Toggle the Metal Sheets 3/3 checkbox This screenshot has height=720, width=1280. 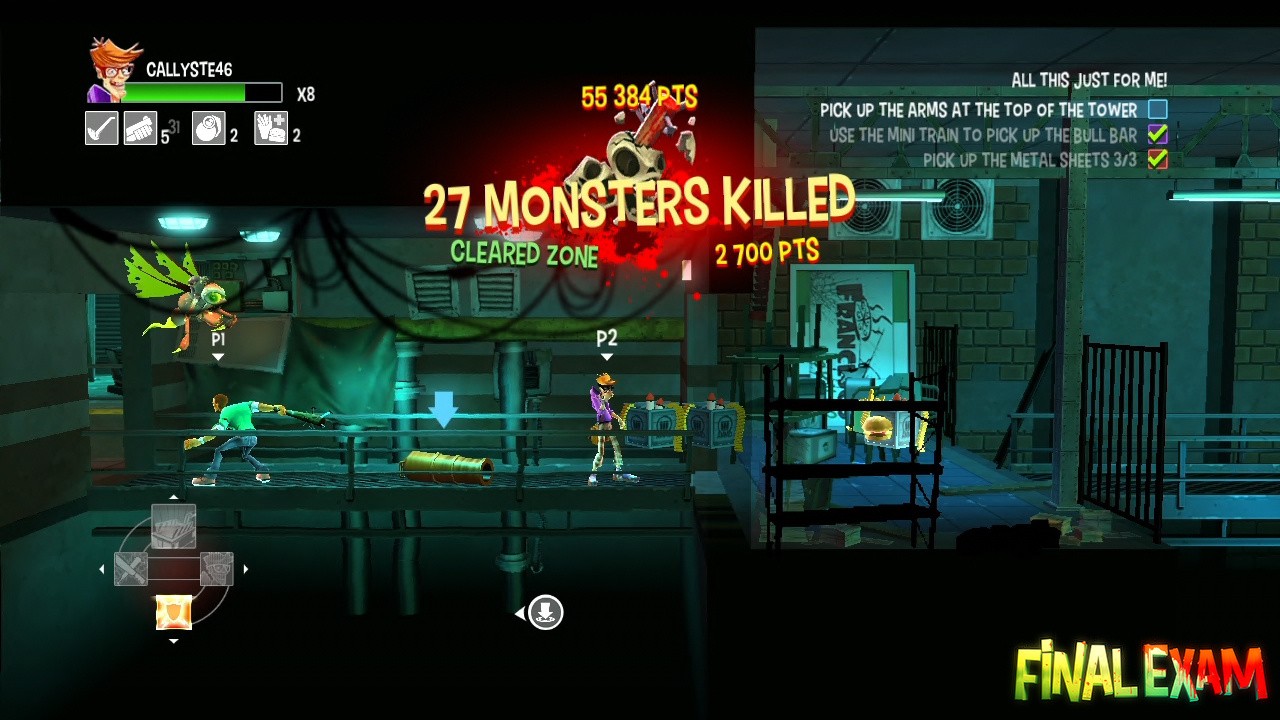[1160, 159]
